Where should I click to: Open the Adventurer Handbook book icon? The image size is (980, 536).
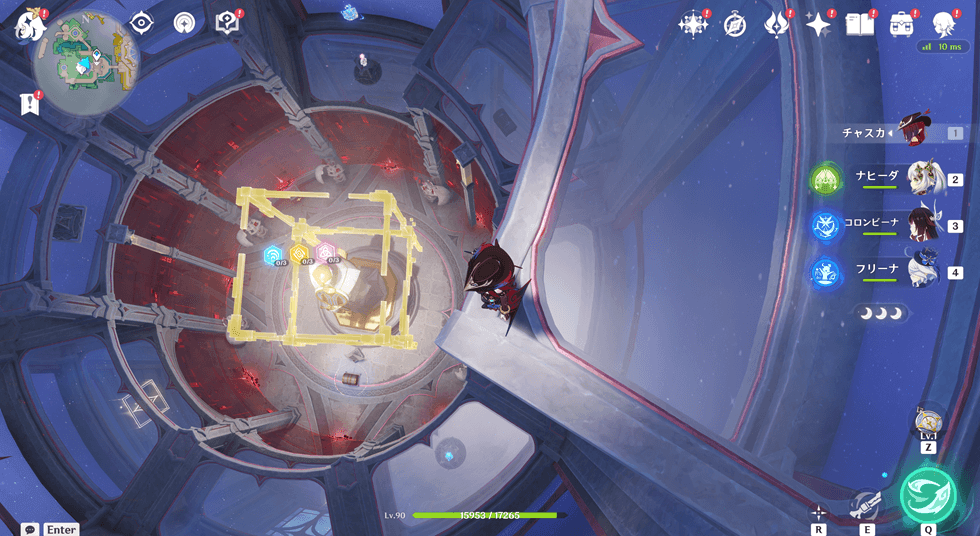click(859, 24)
